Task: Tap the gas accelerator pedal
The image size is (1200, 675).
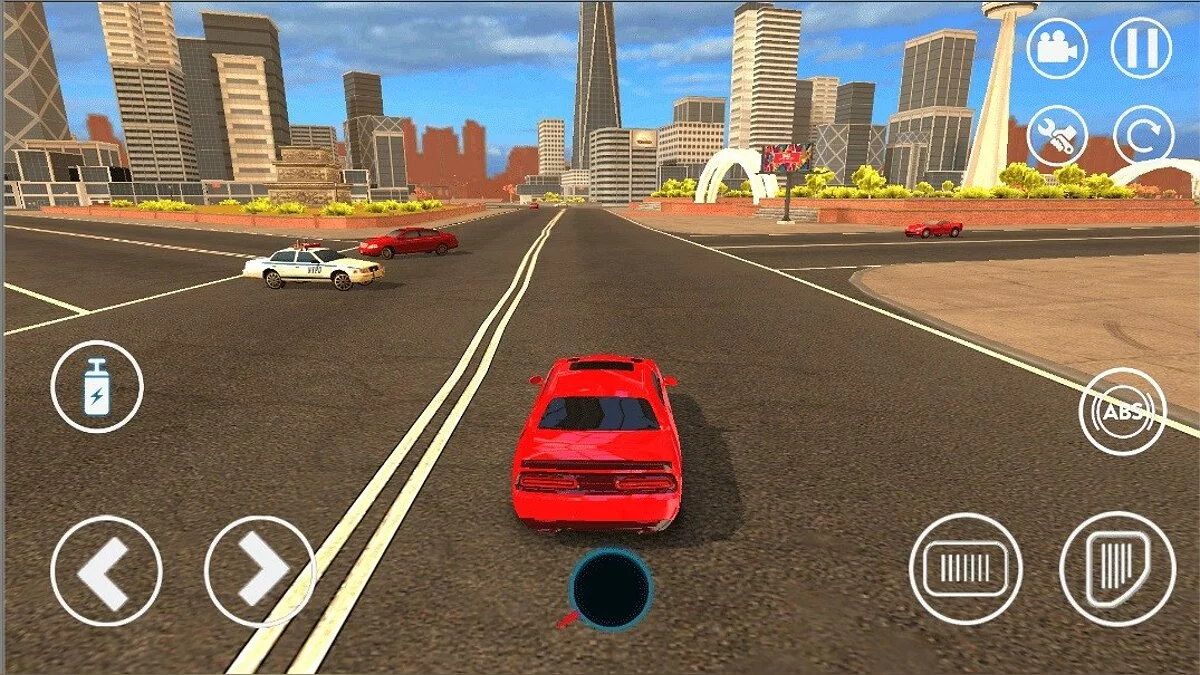Action: pyautogui.click(x=1117, y=569)
